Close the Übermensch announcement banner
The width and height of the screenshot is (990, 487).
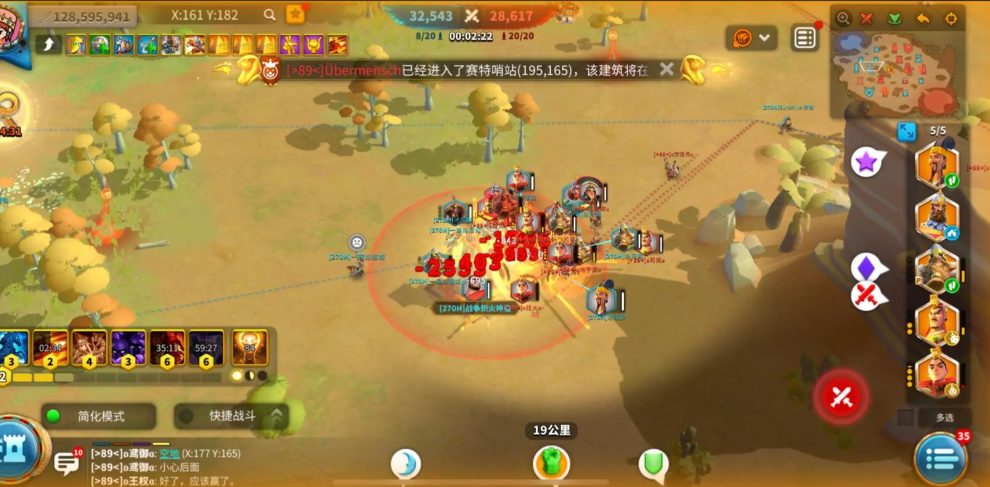(667, 70)
